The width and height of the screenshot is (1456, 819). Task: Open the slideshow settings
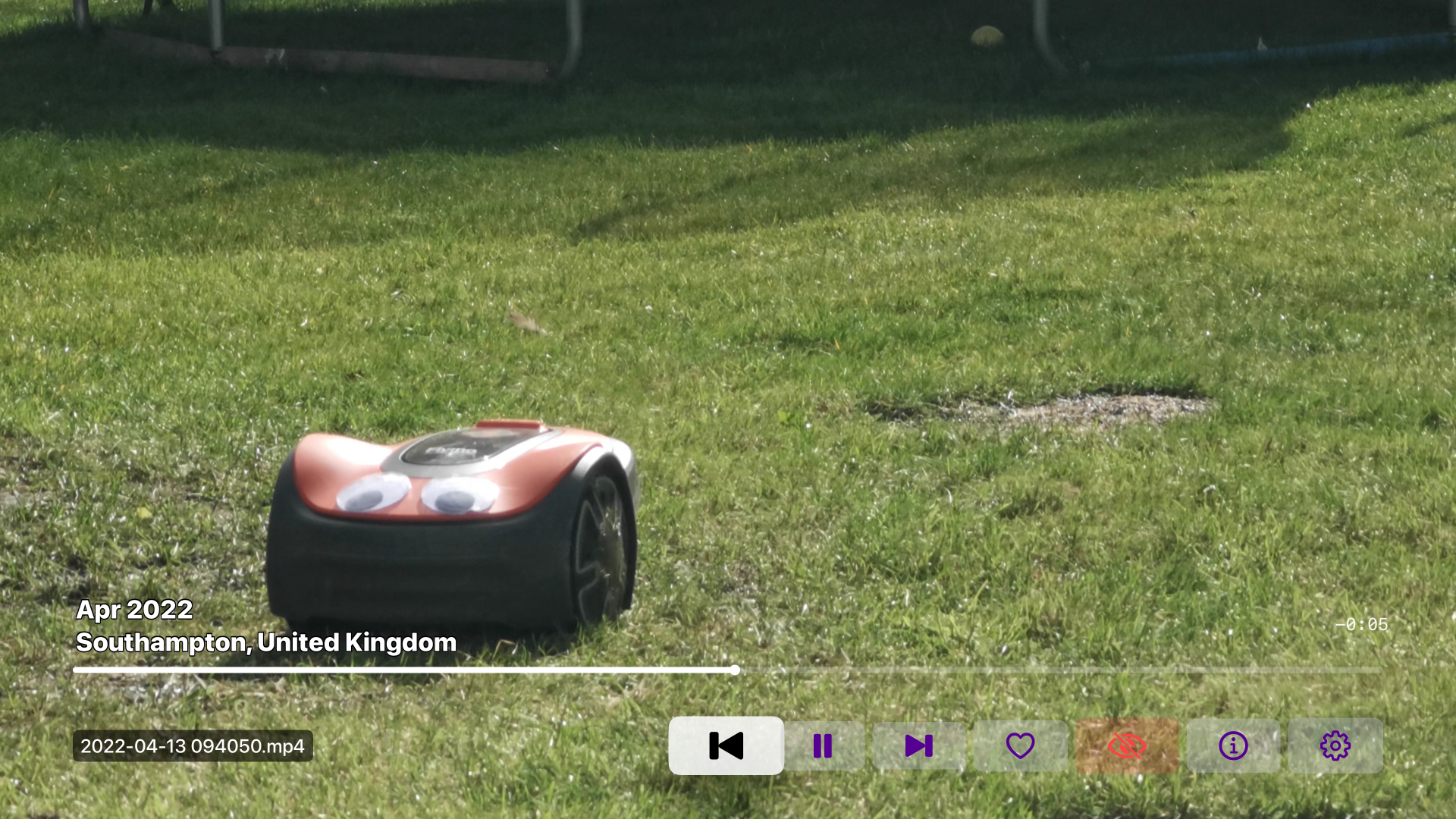click(x=1335, y=745)
